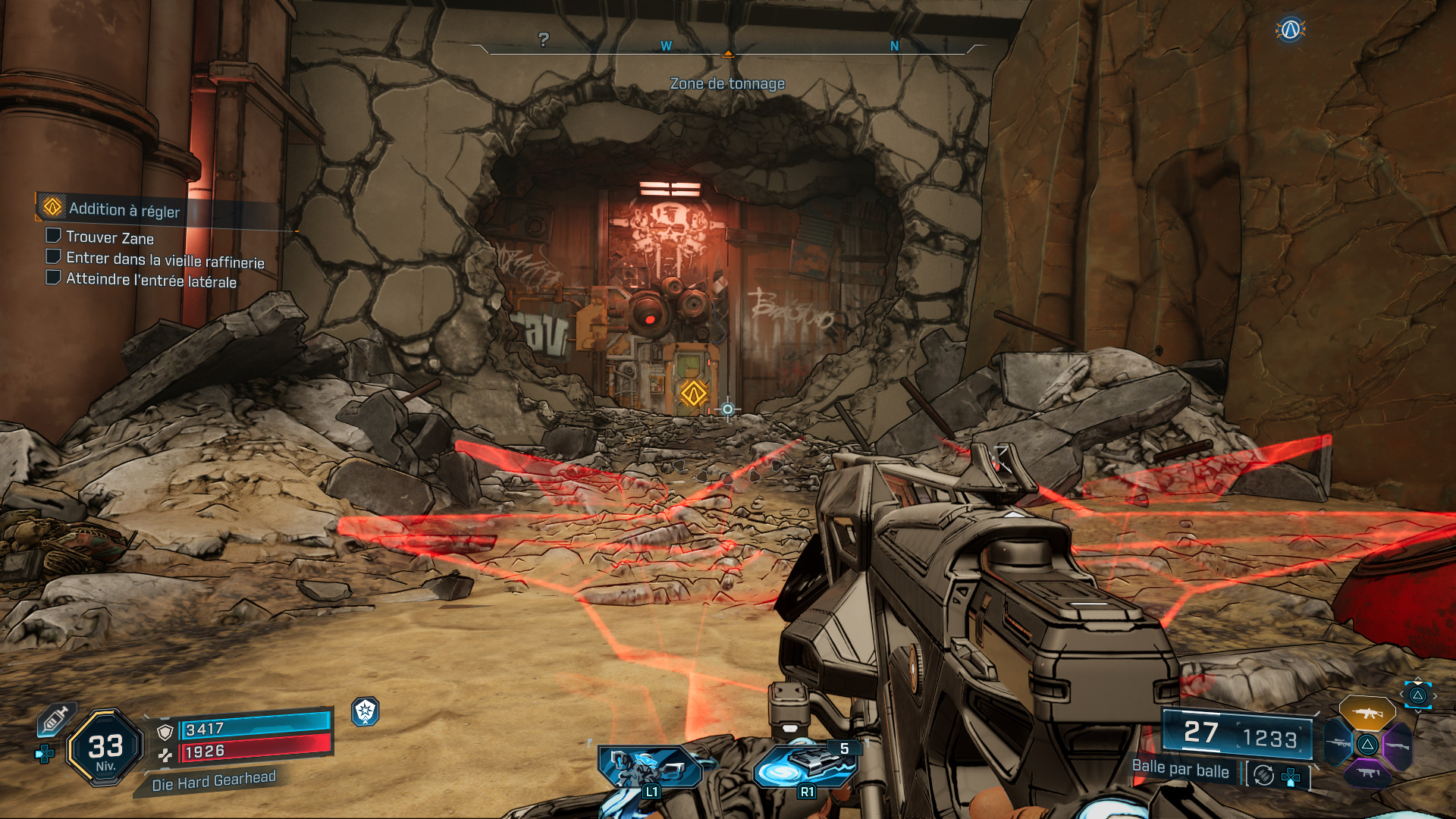The image size is (1456, 819).
Task: Click the orange diamond quest waypoint marker
Action: (x=693, y=394)
